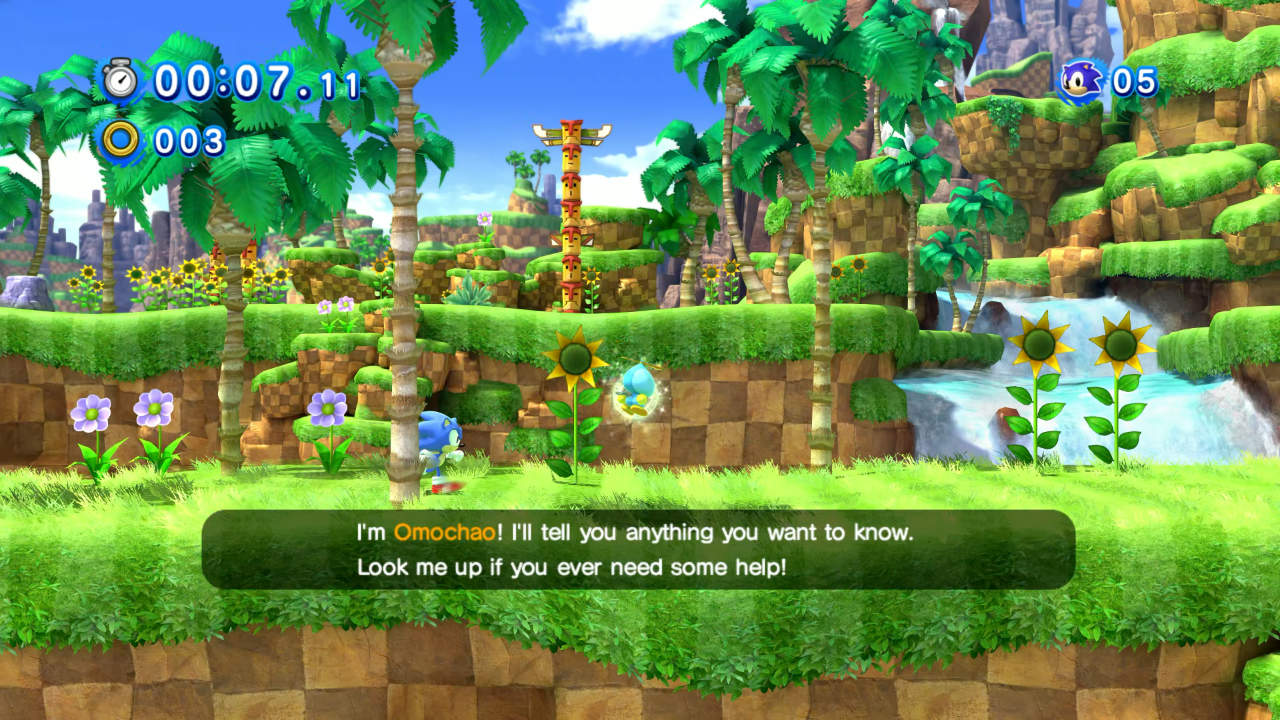The height and width of the screenshot is (720, 1280).
Task: Click the Omochao hint dialogue box
Action: click(x=638, y=549)
